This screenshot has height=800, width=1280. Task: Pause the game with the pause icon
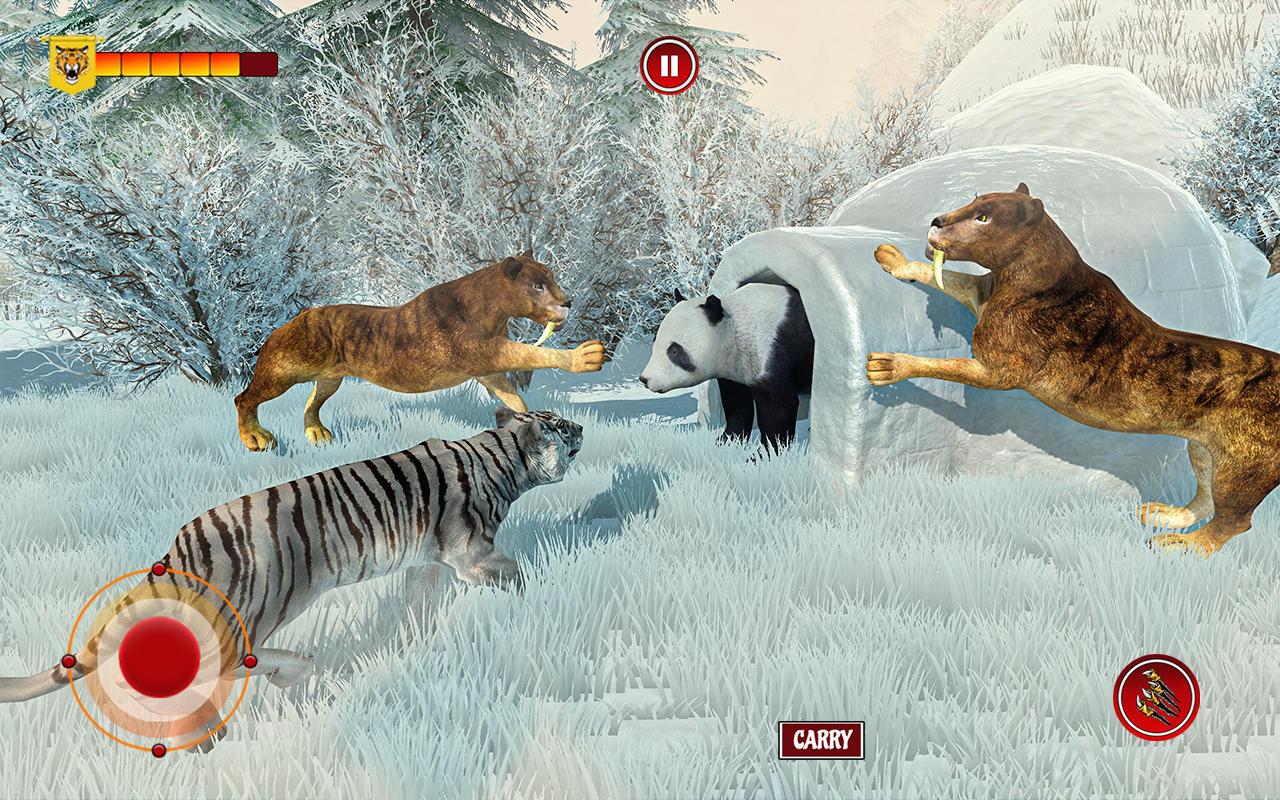[670, 63]
